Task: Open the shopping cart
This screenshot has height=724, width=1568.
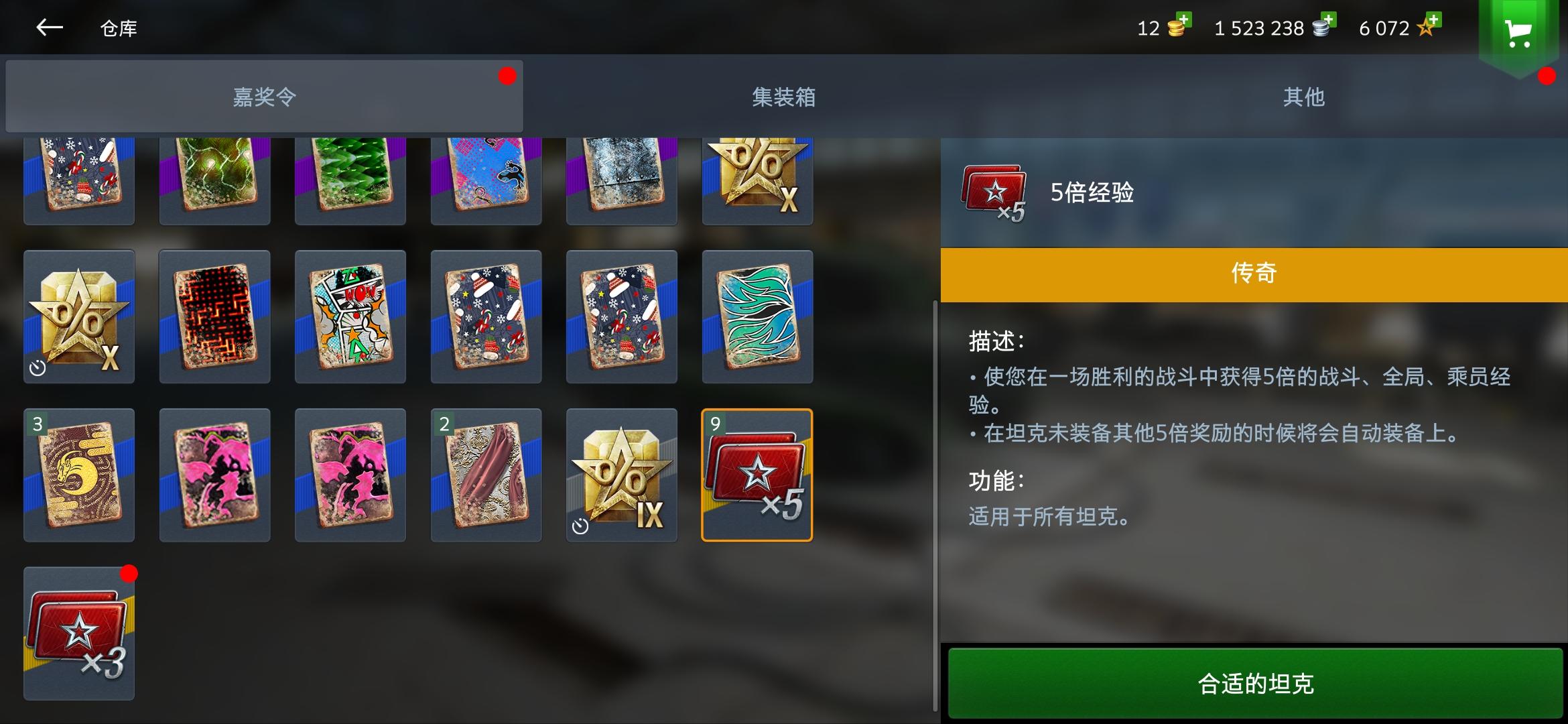Action: pyautogui.click(x=1519, y=29)
